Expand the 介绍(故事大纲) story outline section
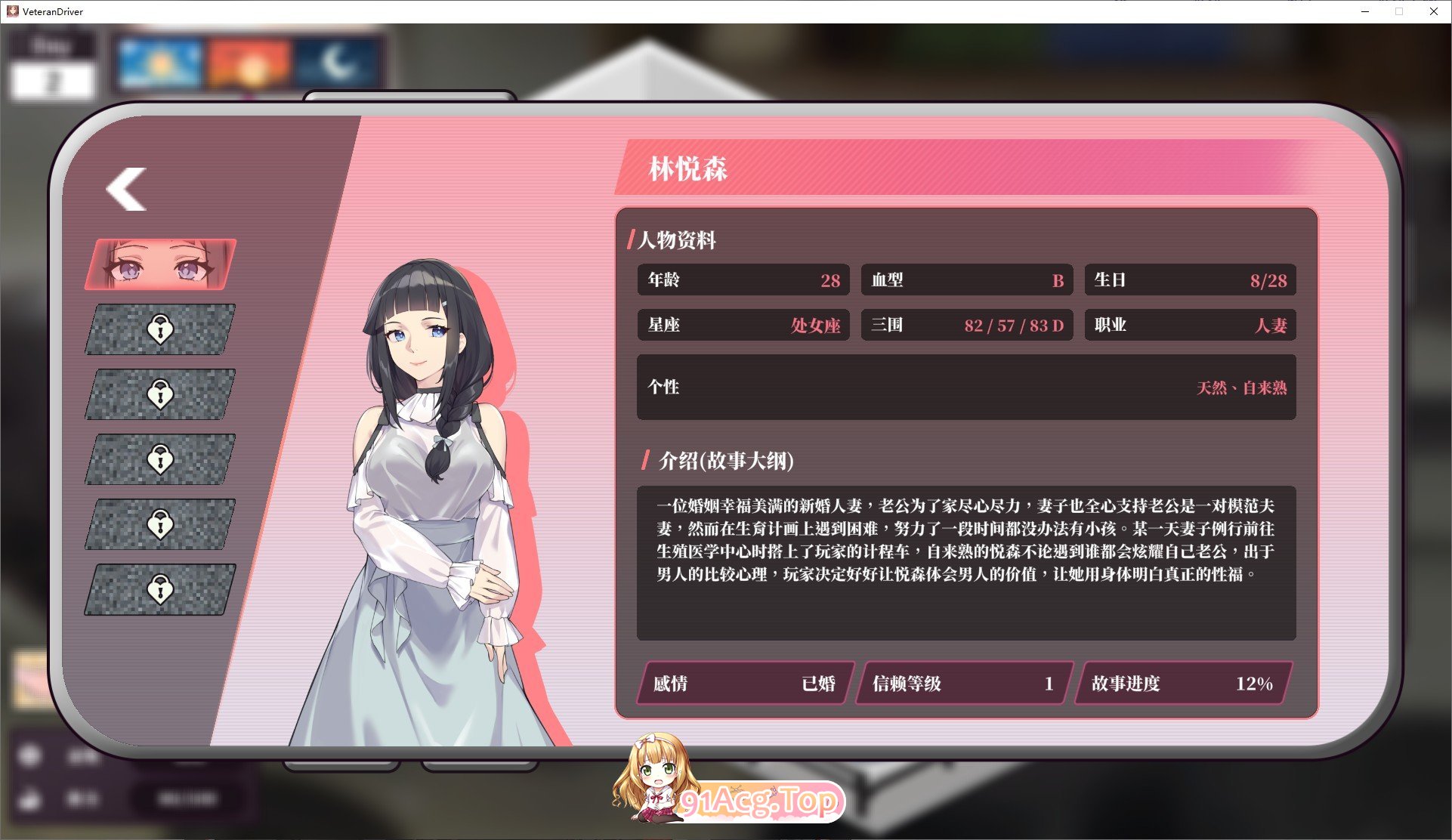 (725, 460)
